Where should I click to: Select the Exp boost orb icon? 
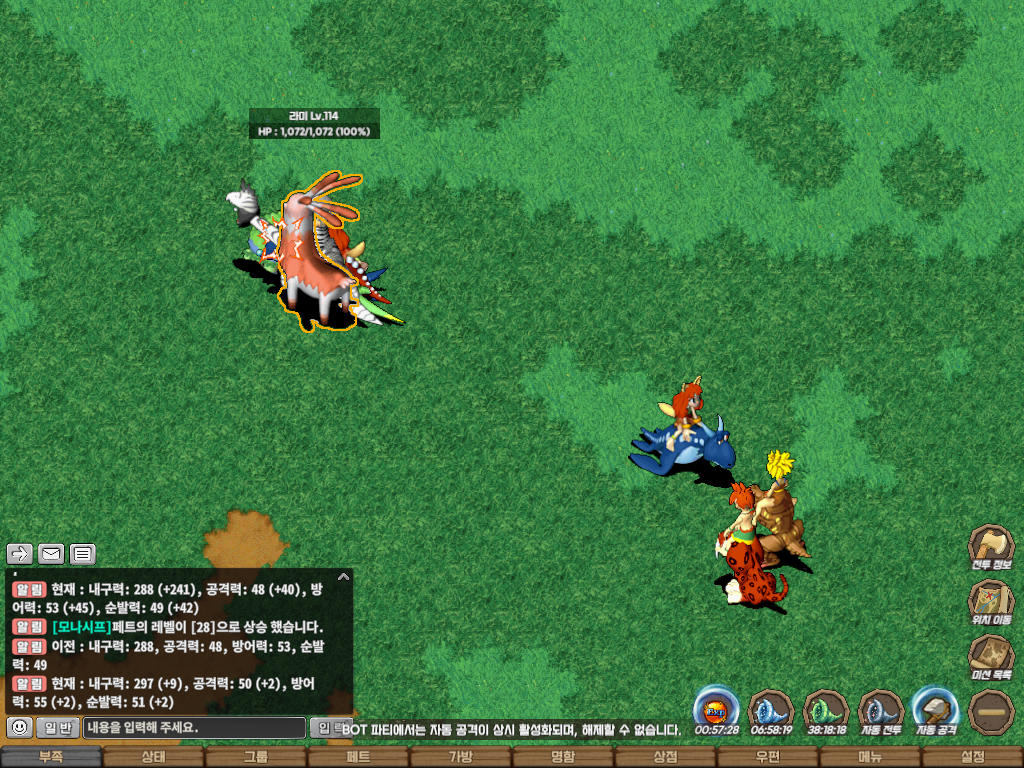716,709
